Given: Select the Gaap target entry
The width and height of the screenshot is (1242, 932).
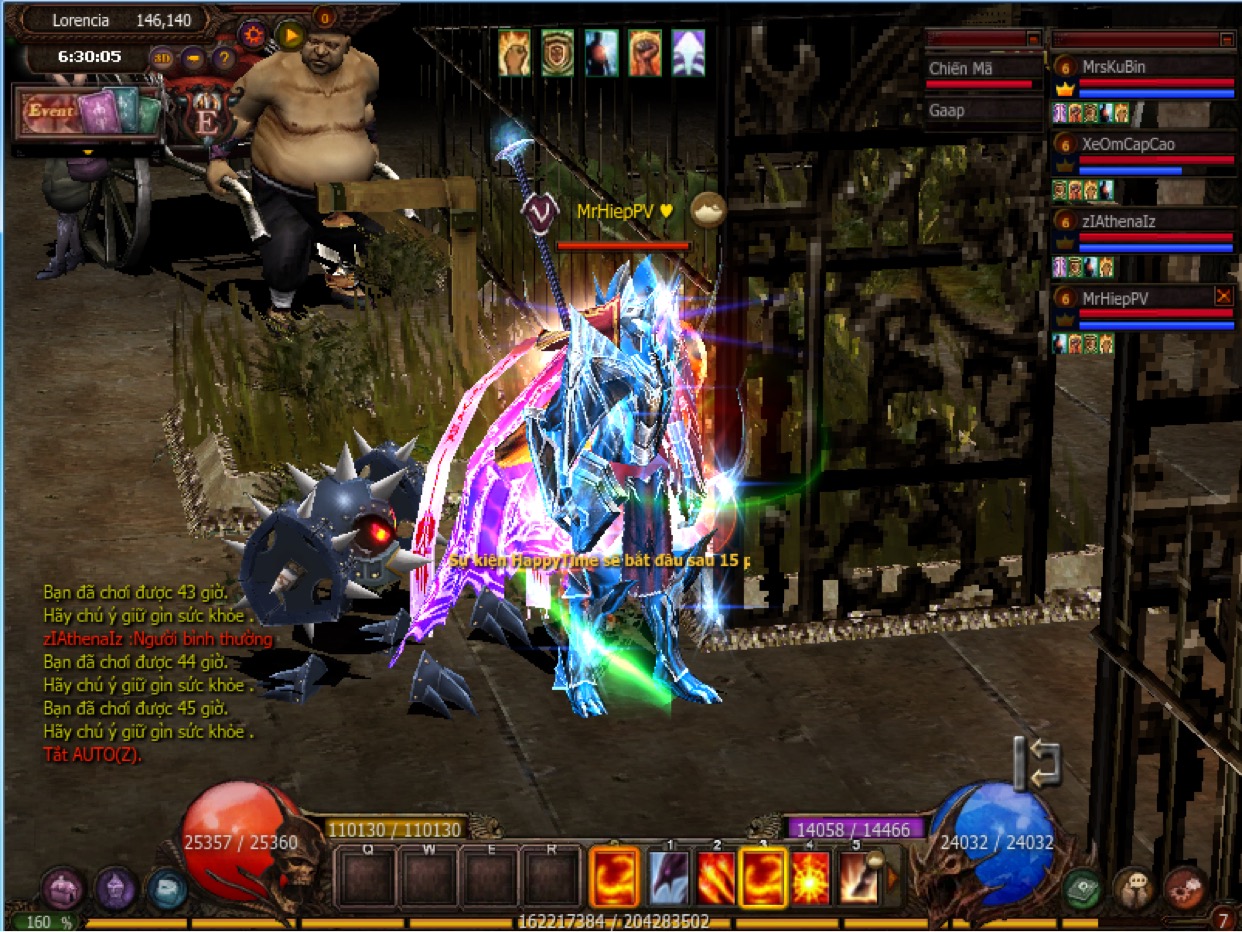Looking at the screenshot, I should coord(984,110).
